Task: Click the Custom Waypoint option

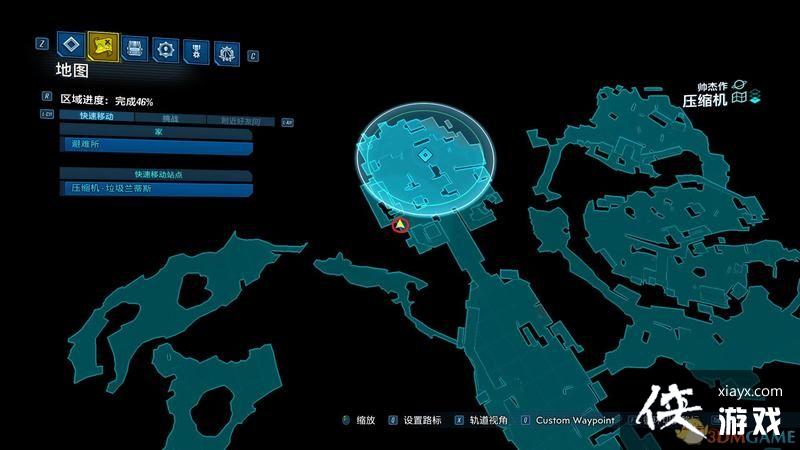Action: tap(575, 421)
